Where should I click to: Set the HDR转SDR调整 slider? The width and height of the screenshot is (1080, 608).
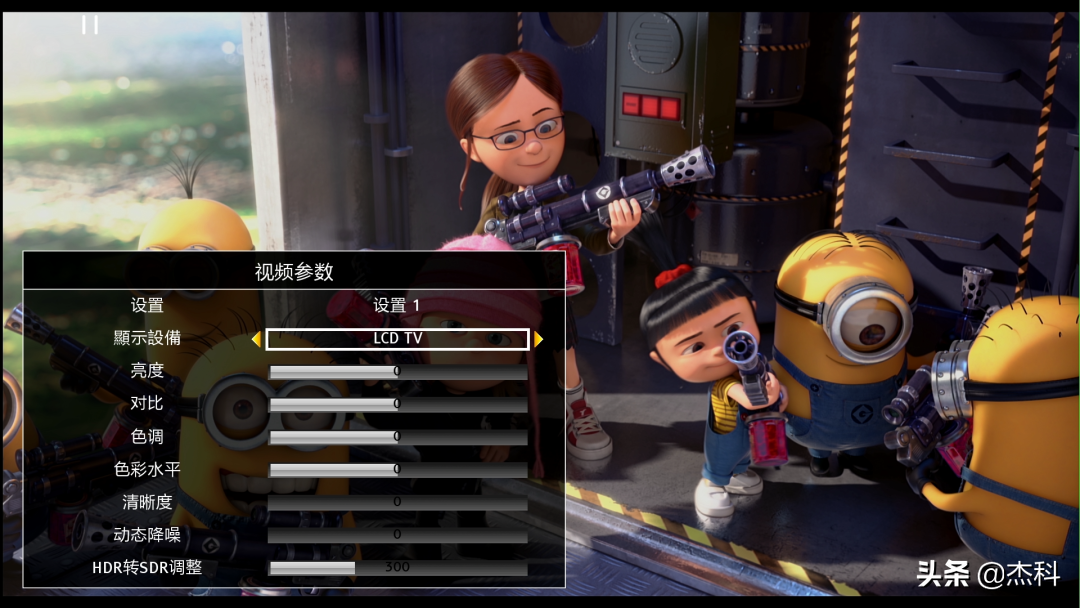[397, 568]
